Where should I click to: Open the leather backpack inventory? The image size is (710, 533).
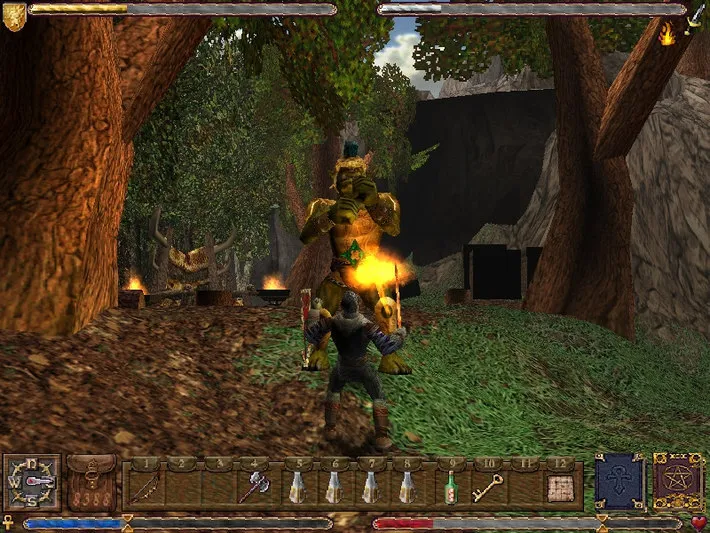coord(92,483)
